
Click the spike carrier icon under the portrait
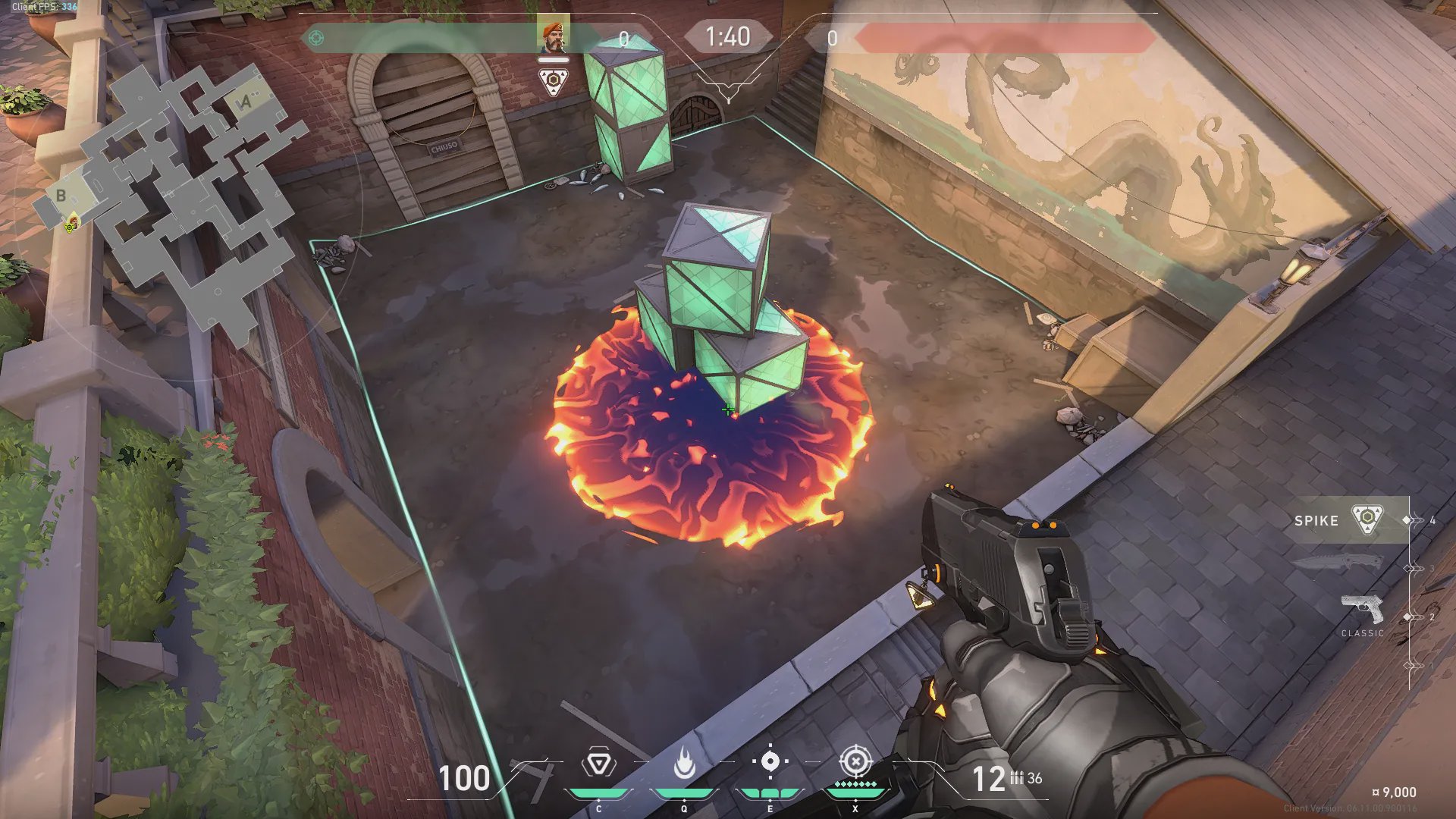pyautogui.click(x=554, y=82)
